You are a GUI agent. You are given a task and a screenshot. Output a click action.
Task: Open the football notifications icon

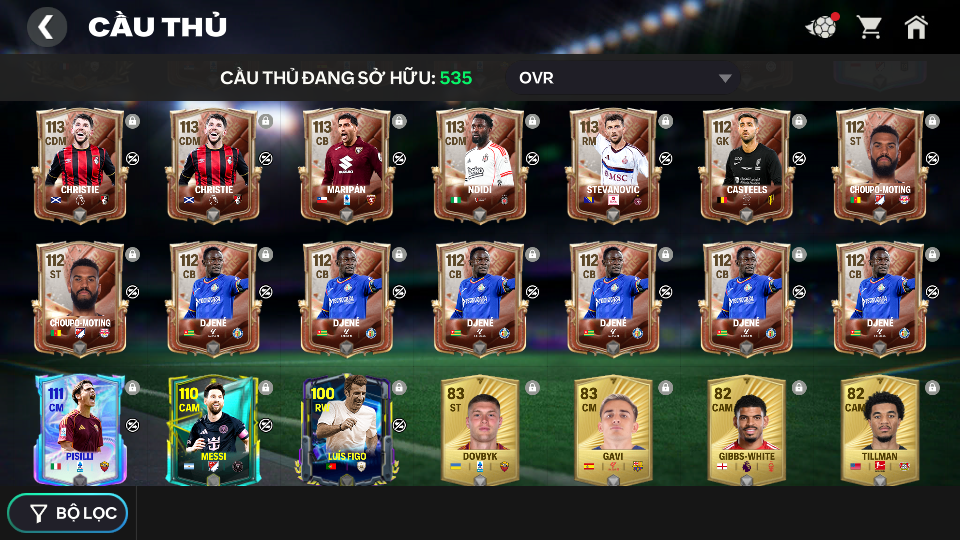(x=821, y=27)
